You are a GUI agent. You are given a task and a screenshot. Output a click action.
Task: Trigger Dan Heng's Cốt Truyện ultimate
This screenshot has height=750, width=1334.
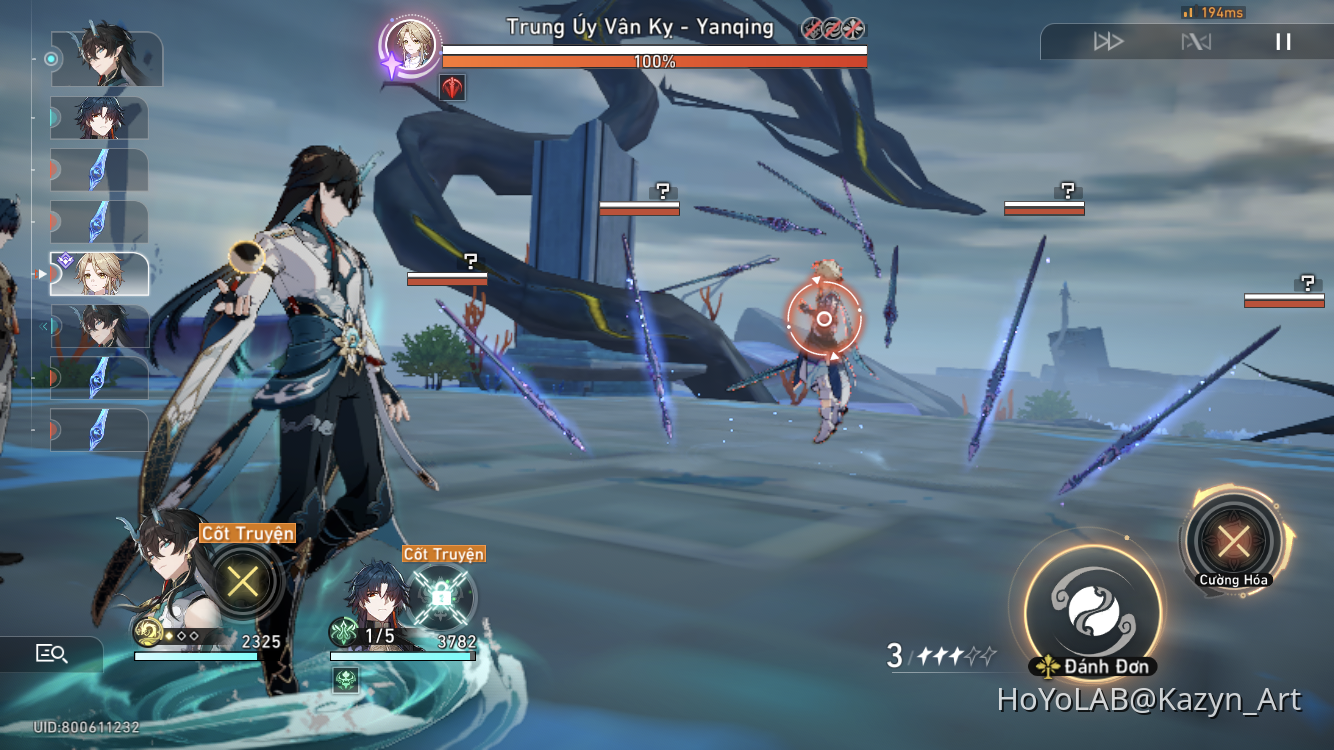[x=241, y=581]
